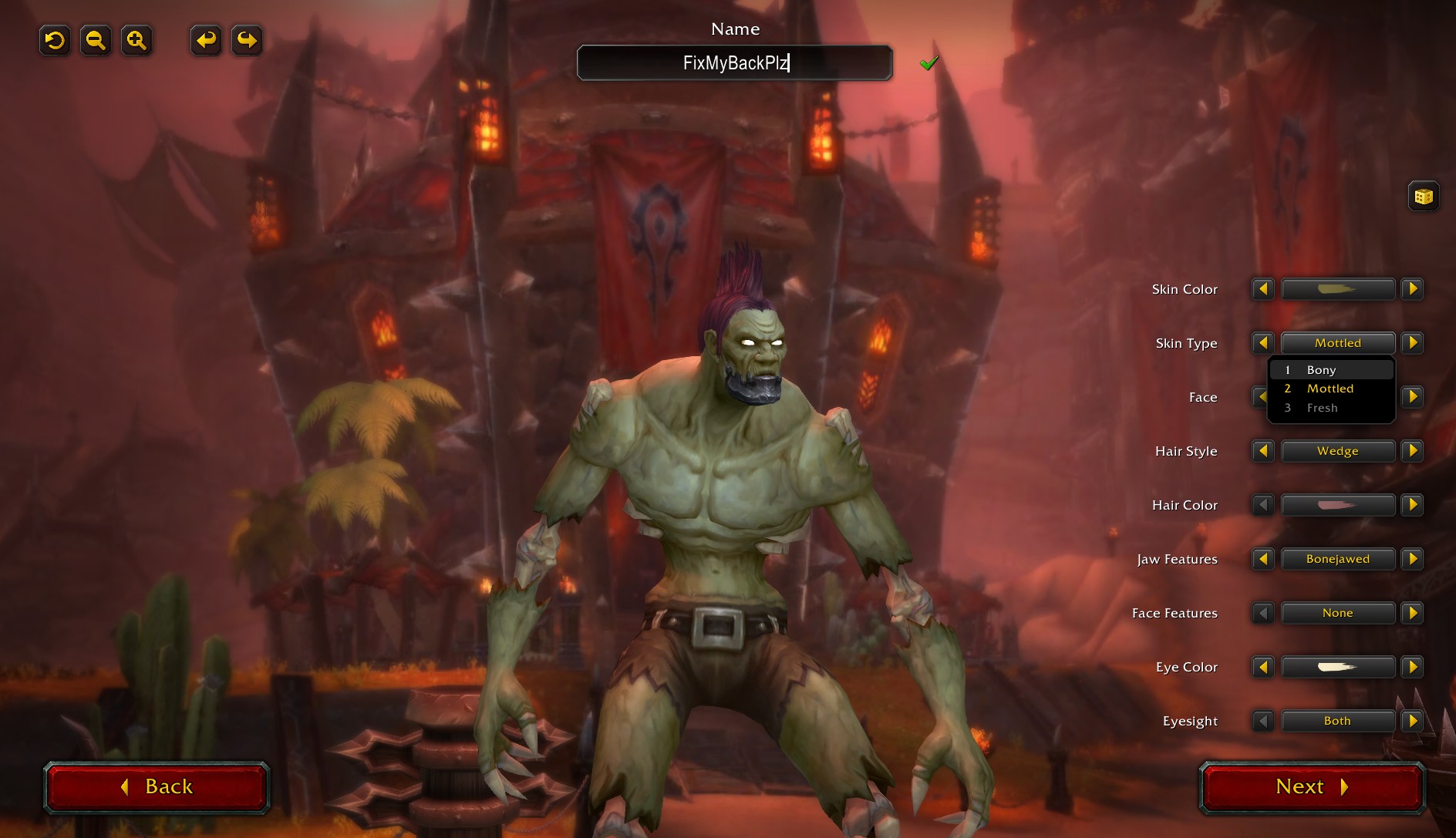Undo the last customization change

[x=205, y=40]
